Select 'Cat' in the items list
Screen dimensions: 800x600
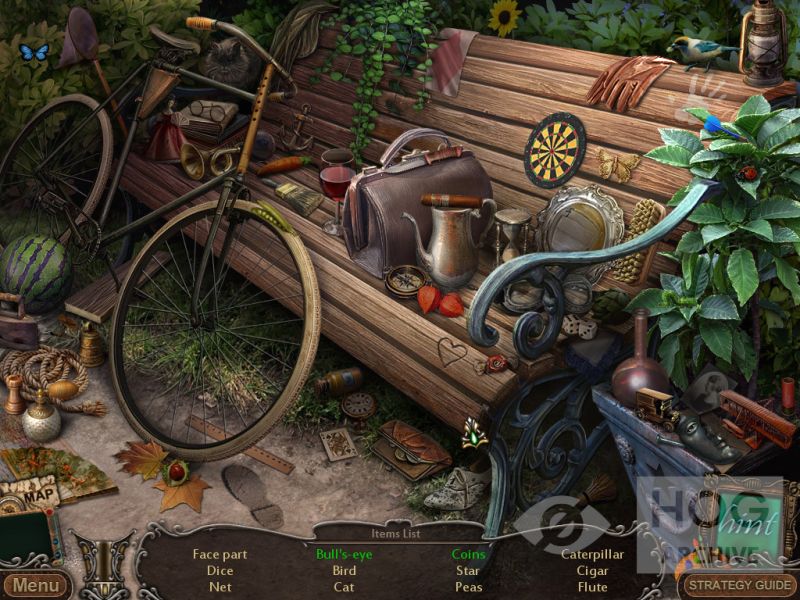coord(344,587)
